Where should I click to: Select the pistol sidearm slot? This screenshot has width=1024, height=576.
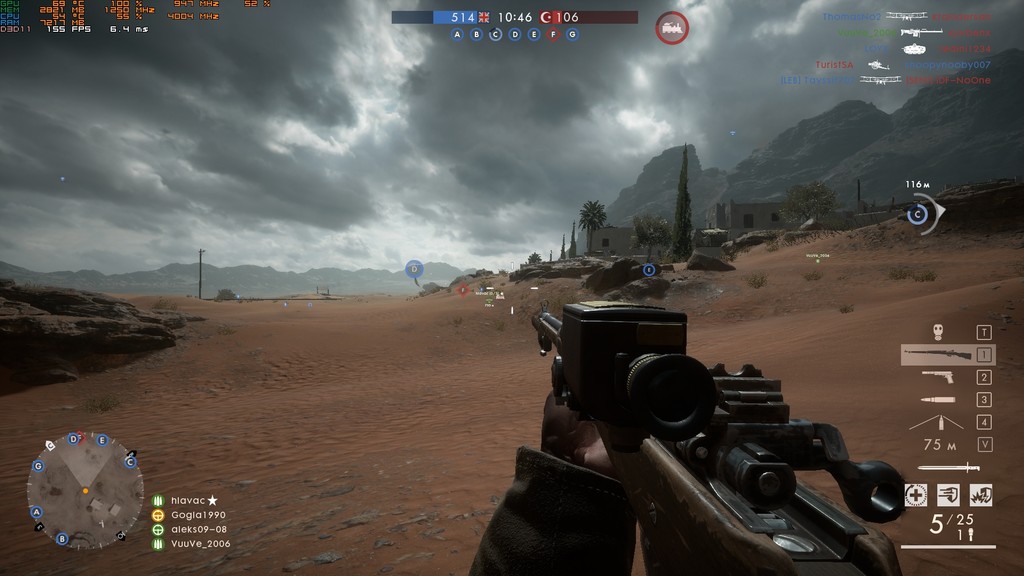coord(937,377)
